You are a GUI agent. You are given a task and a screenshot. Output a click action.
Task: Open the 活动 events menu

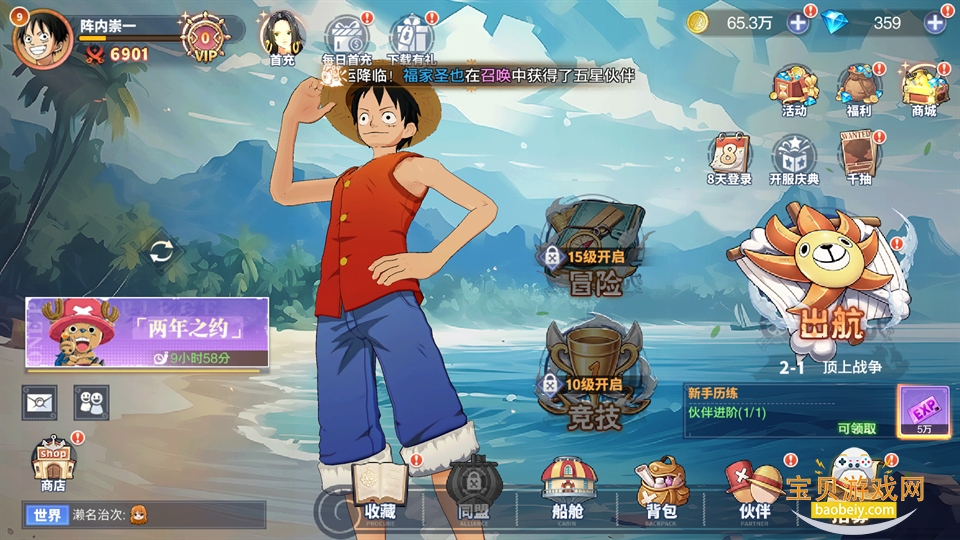tap(794, 91)
